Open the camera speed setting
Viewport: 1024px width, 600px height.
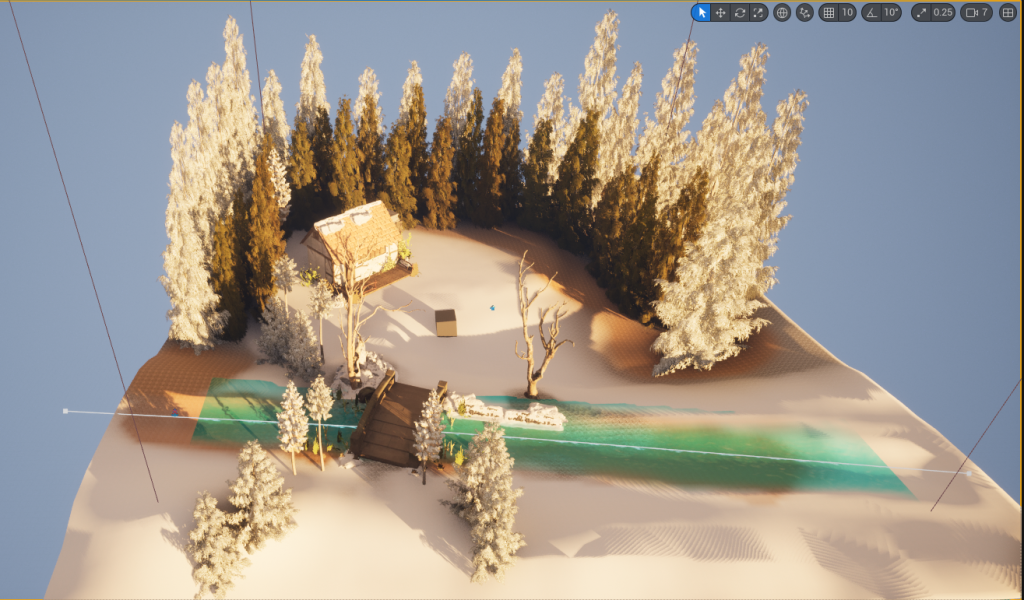tap(976, 13)
